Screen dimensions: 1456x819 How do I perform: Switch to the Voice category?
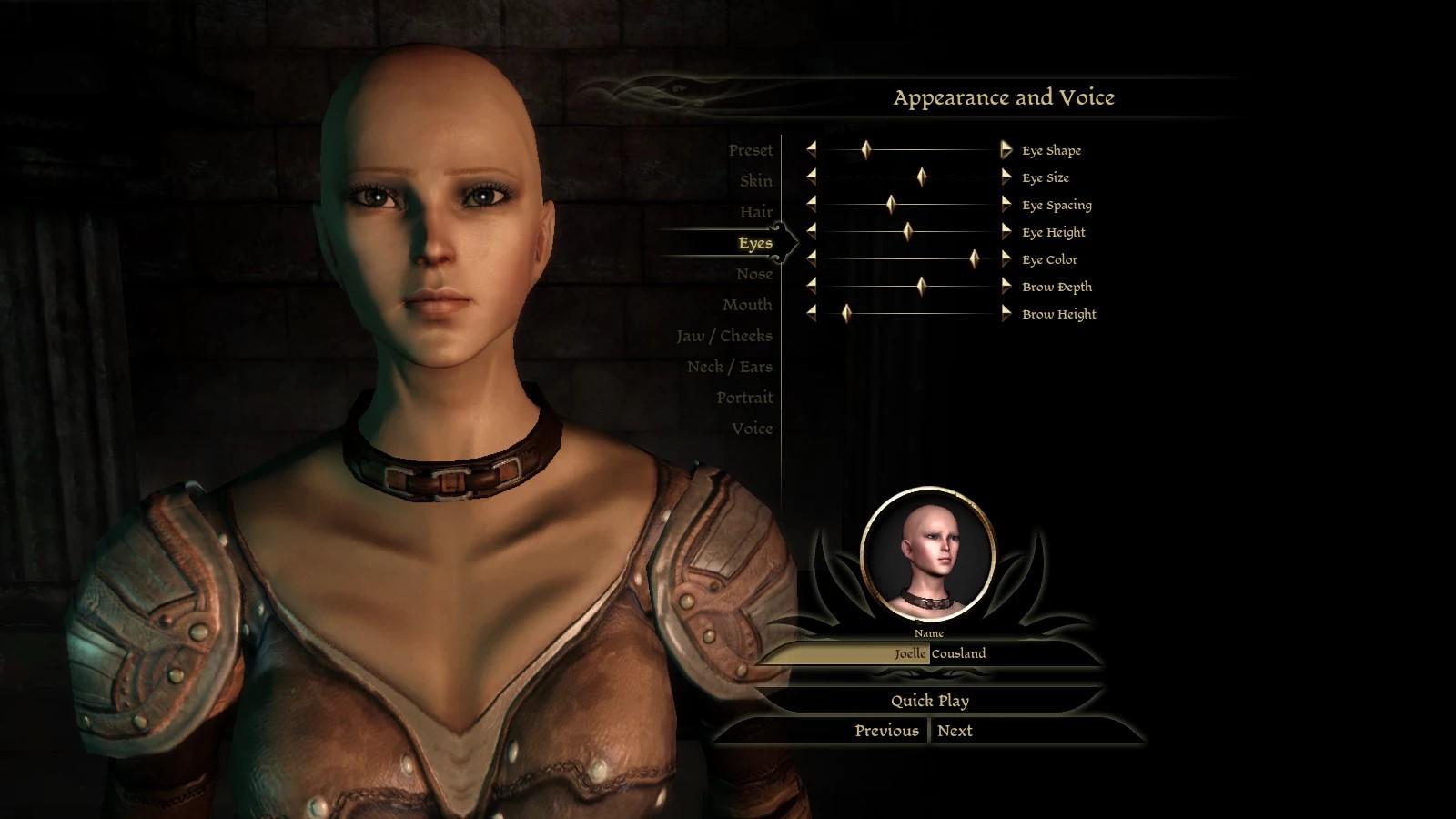pyautogui.click(x=752, y=429)
